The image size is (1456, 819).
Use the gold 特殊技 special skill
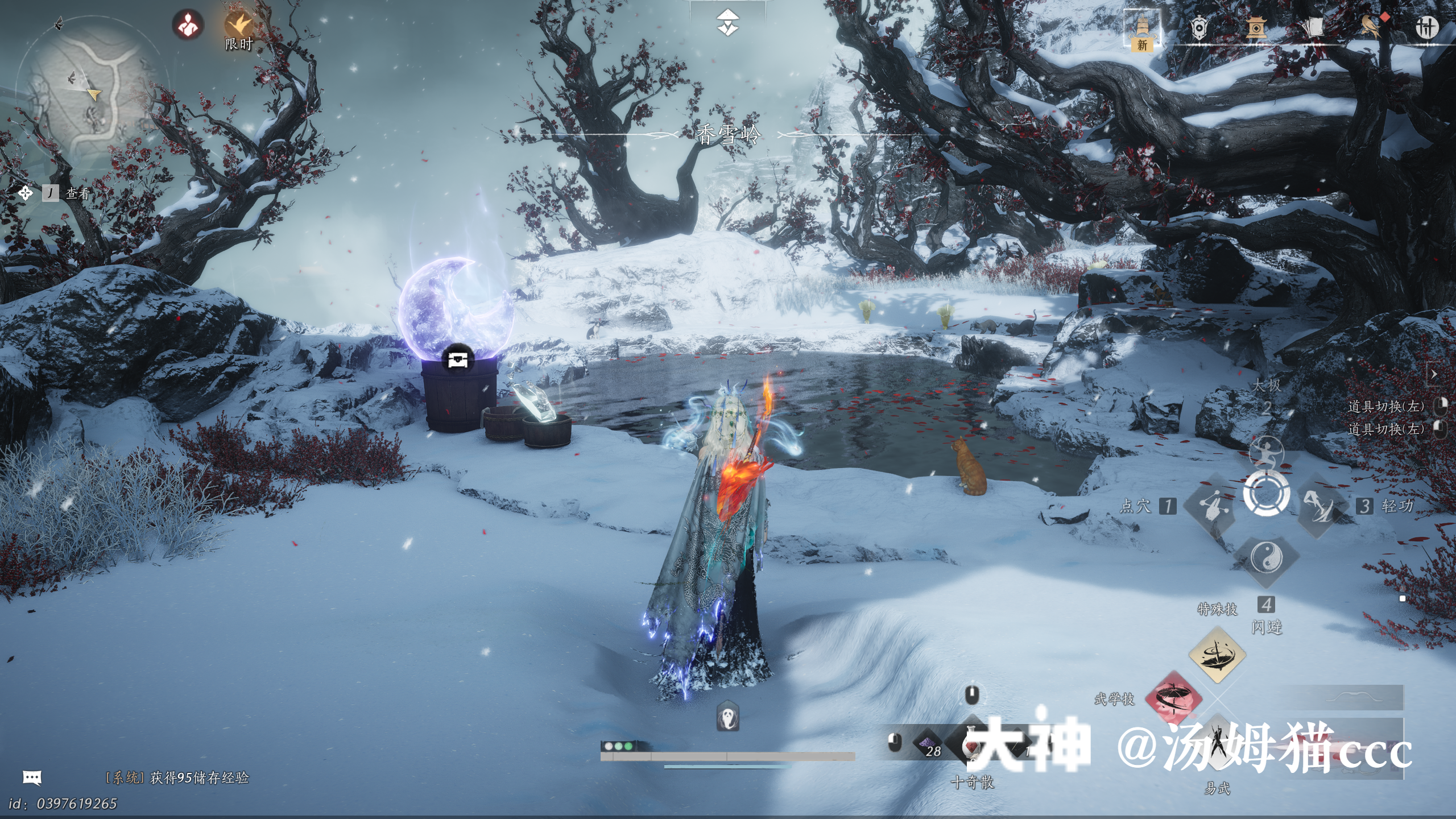coord(1217,655)
